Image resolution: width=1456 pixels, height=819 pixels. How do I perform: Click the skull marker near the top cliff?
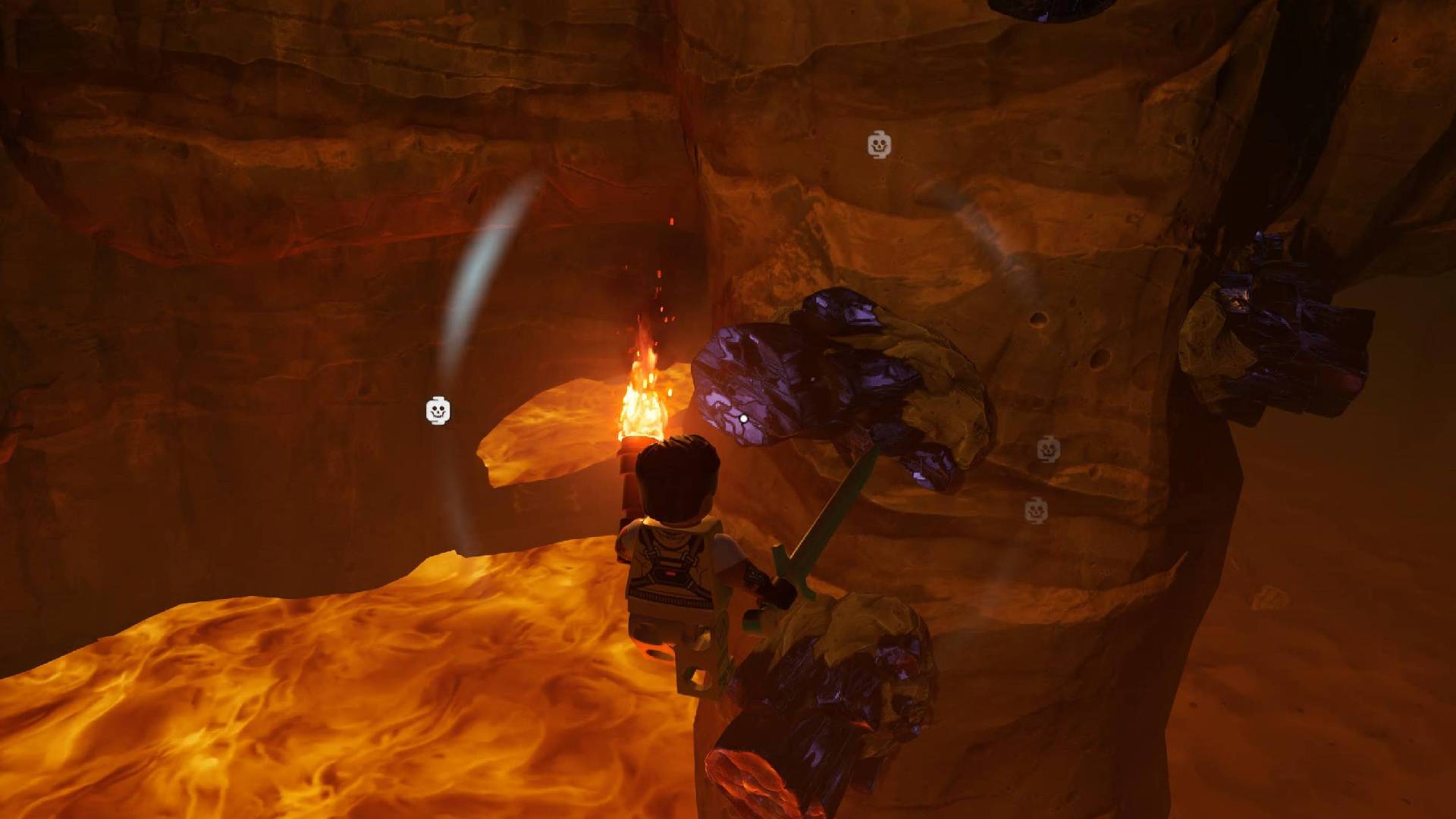(880, 144)
